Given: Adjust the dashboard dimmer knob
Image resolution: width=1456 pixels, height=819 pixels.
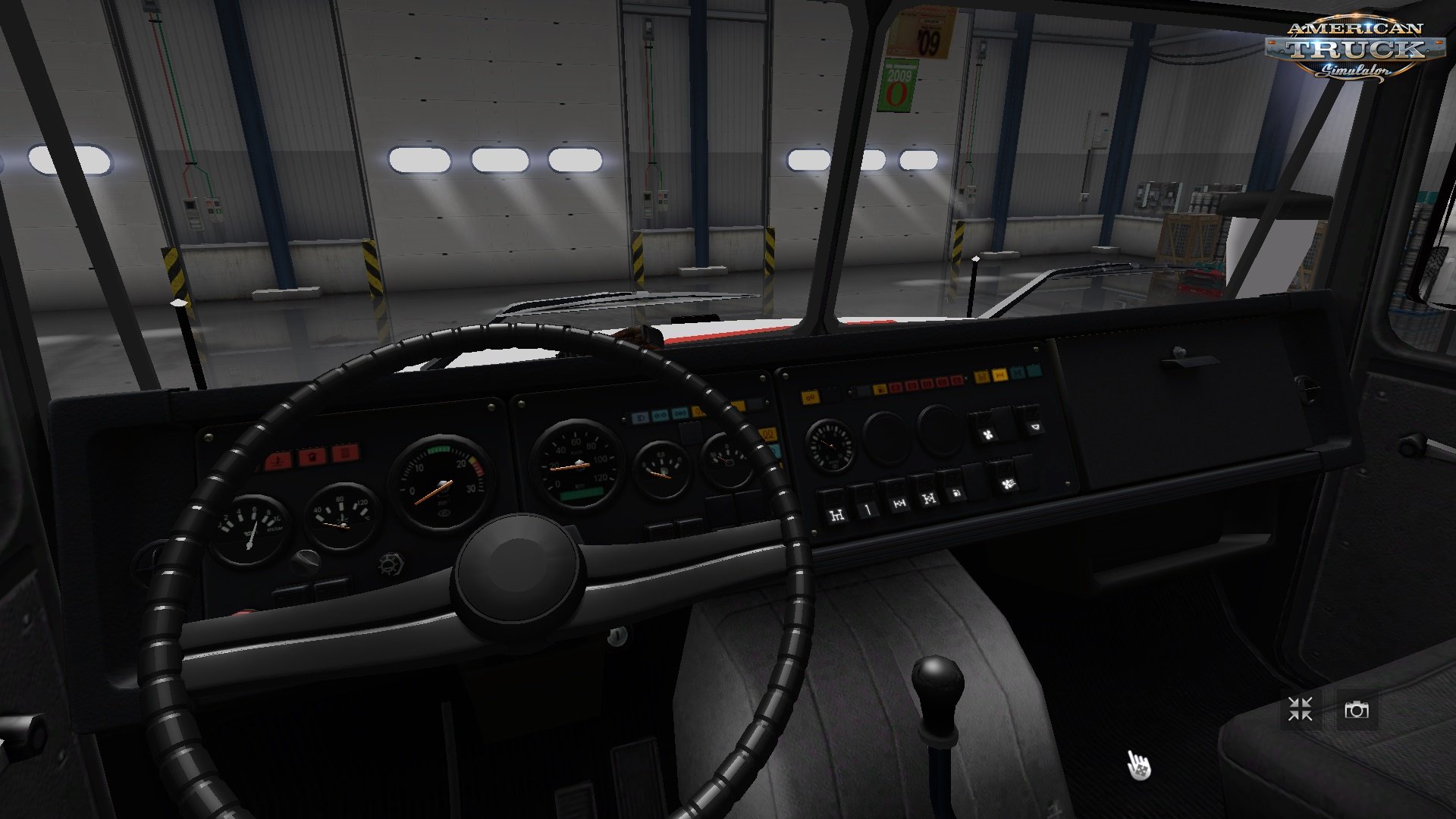Looking at the screenshot, I should (x=391, y=565).
